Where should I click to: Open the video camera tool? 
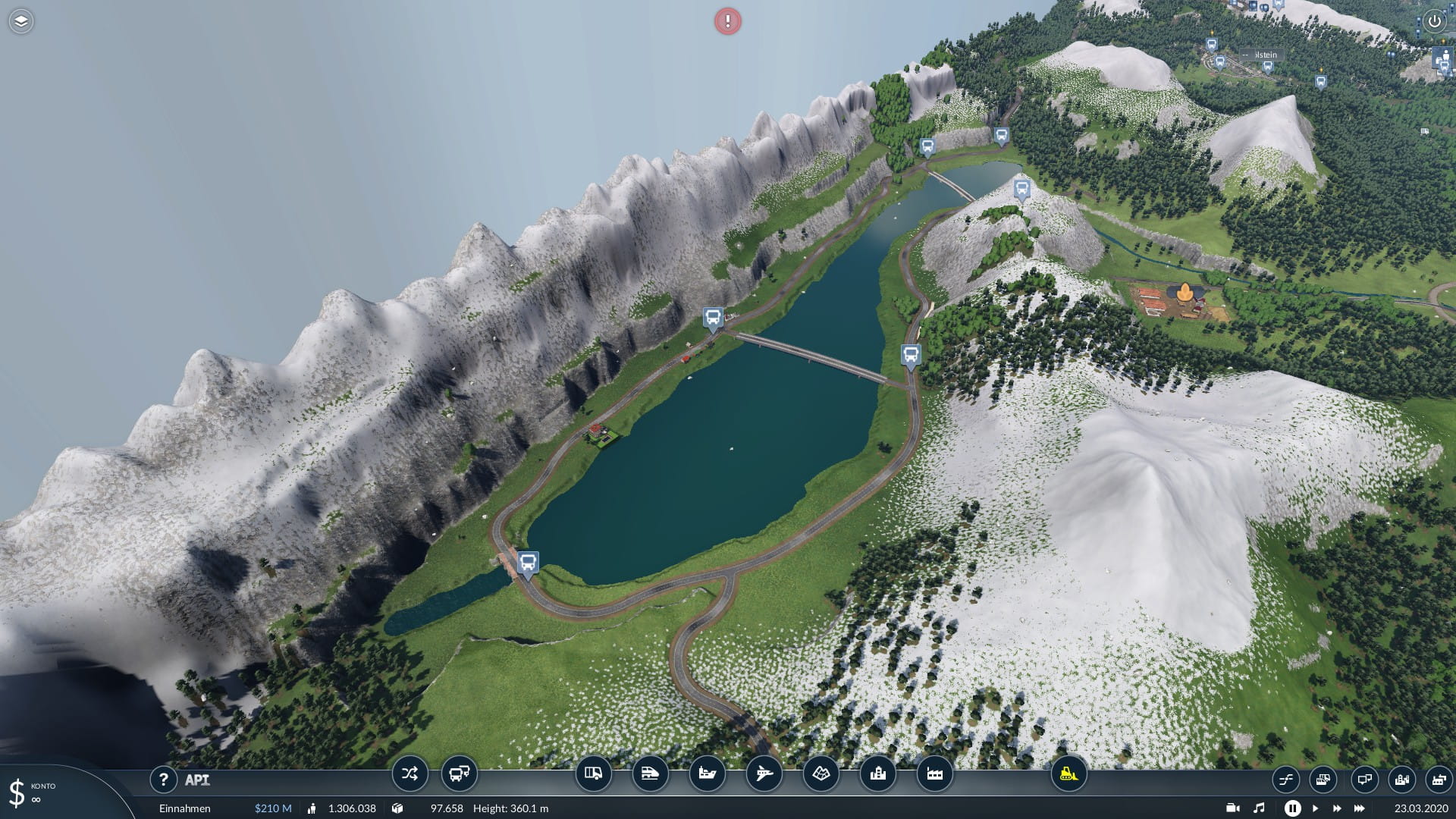pyautogui.click(x=1233, y=808)
